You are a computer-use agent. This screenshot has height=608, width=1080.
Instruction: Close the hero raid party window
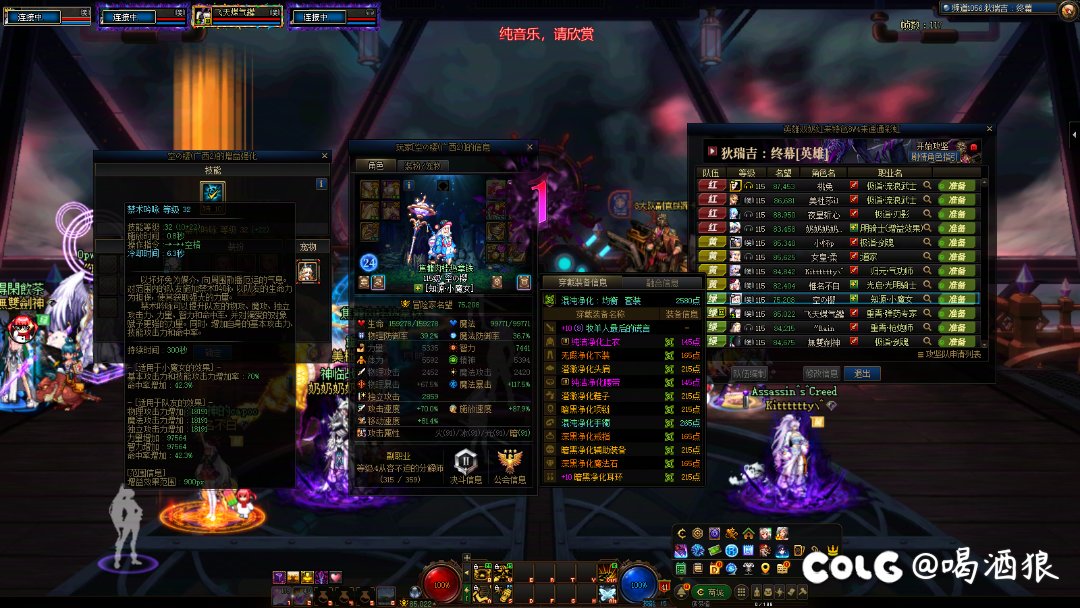(x=990, y=129)
